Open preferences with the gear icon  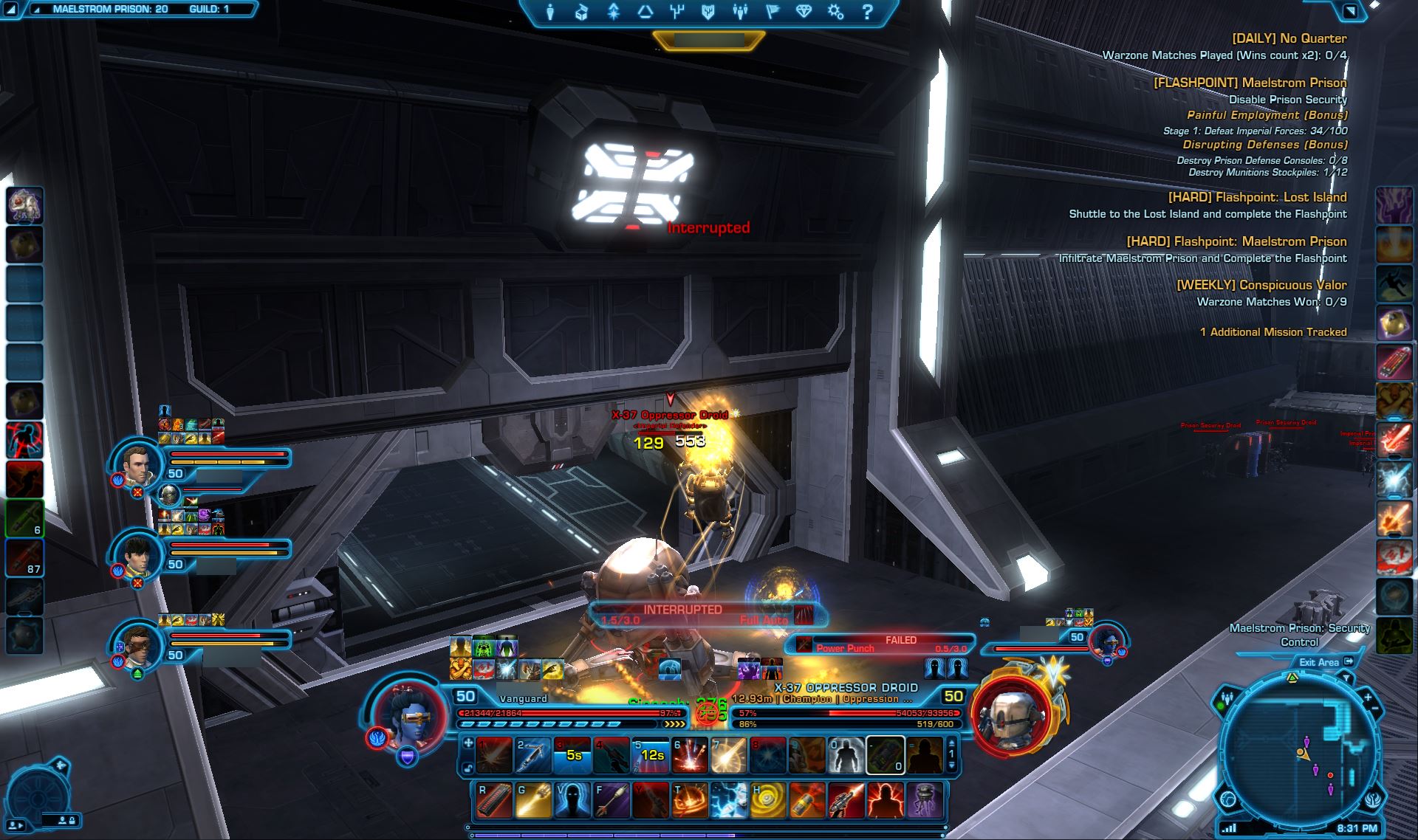[836, 12]
